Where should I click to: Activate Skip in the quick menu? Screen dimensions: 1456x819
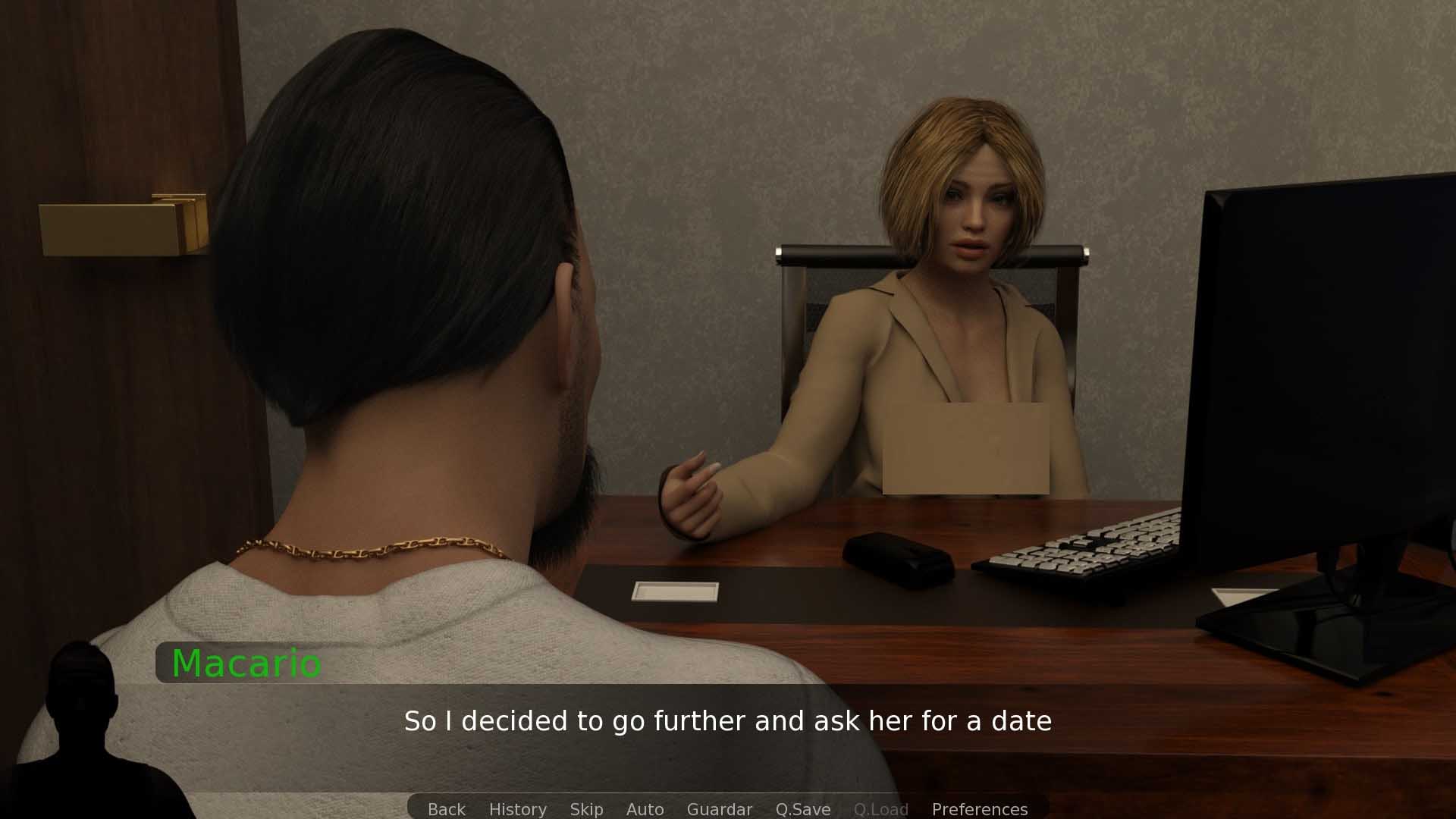point(586,809)
